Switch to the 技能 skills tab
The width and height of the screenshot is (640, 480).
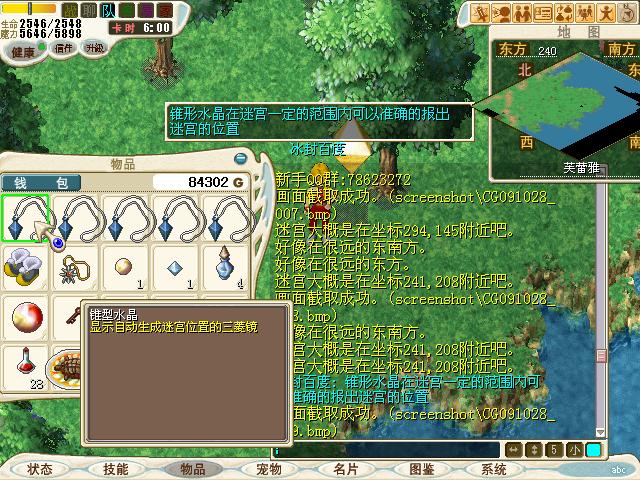(x=116, y=469)
